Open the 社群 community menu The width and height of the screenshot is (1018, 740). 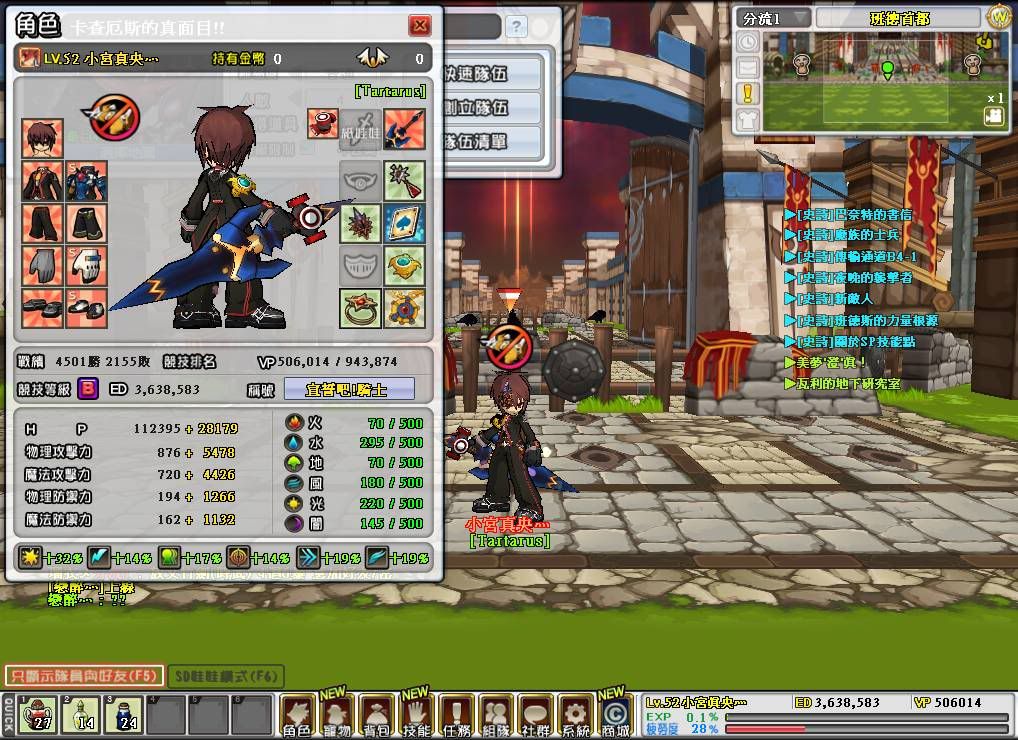point(536,717)
